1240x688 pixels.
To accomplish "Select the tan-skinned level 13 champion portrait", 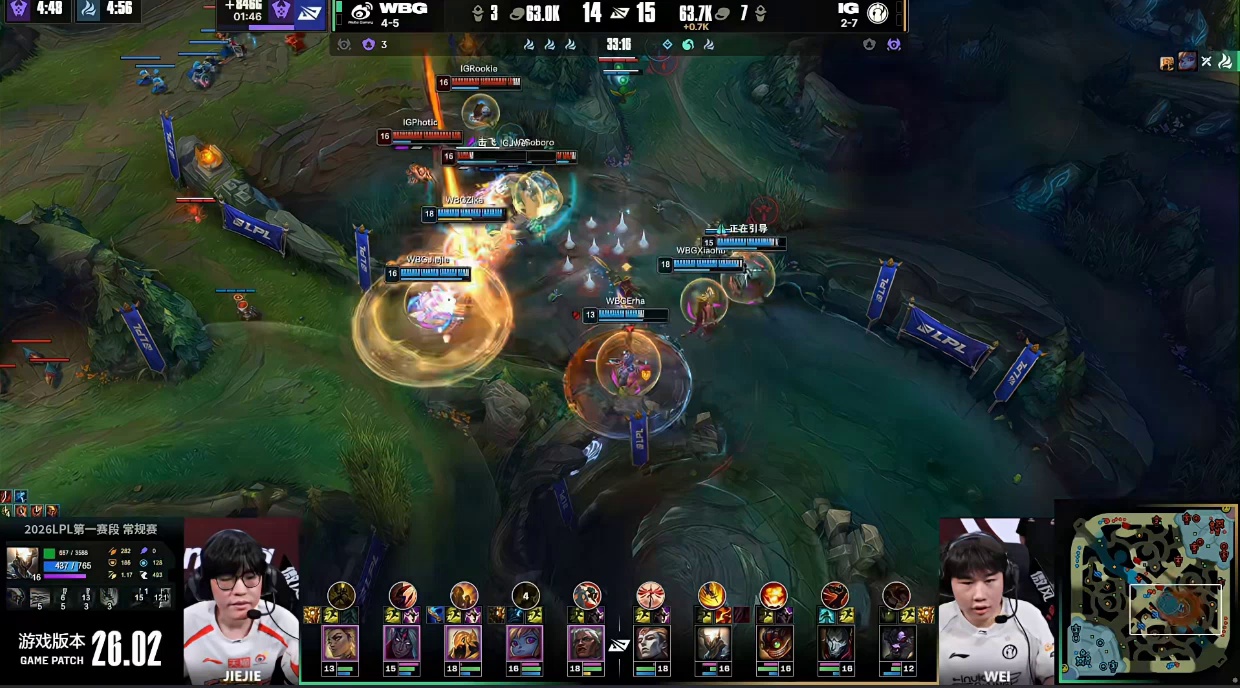I will (340, 643).
